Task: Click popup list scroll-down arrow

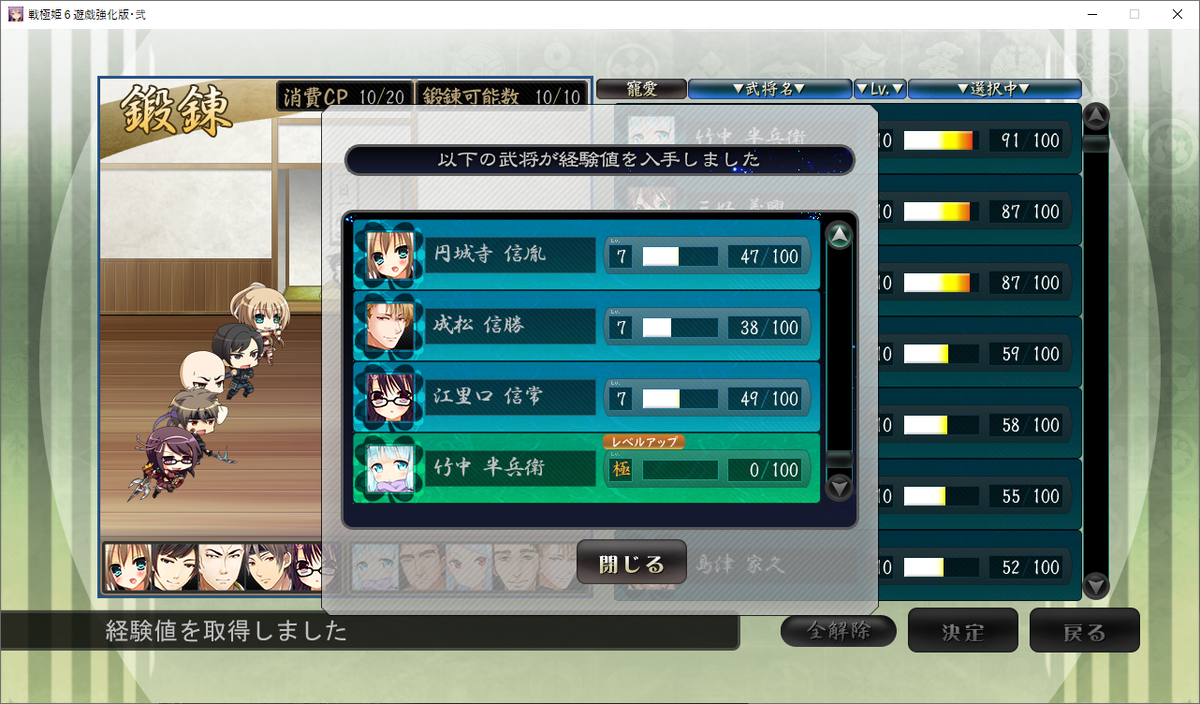Action: 840,487
